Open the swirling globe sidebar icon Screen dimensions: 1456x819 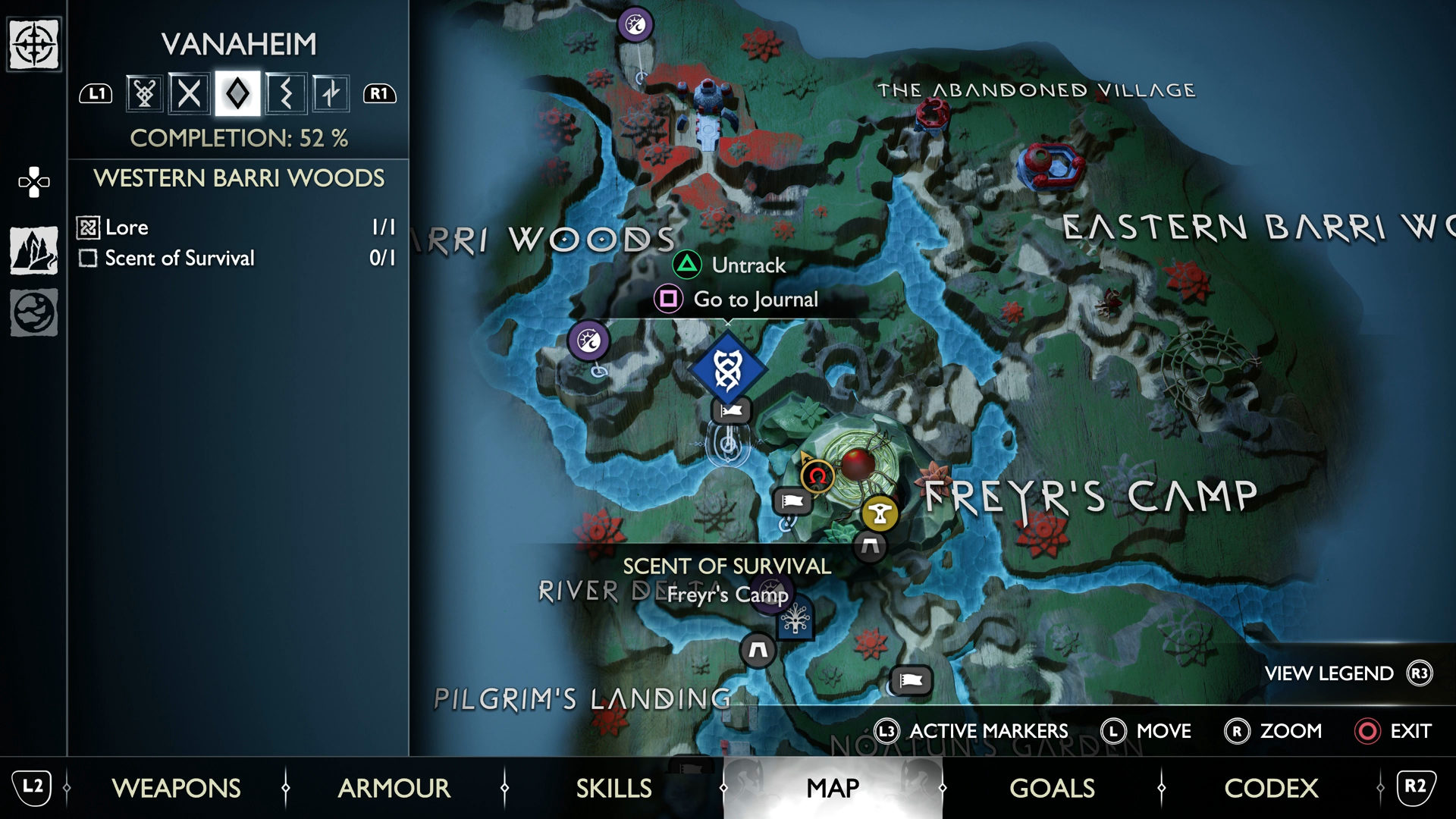(34, 312)
